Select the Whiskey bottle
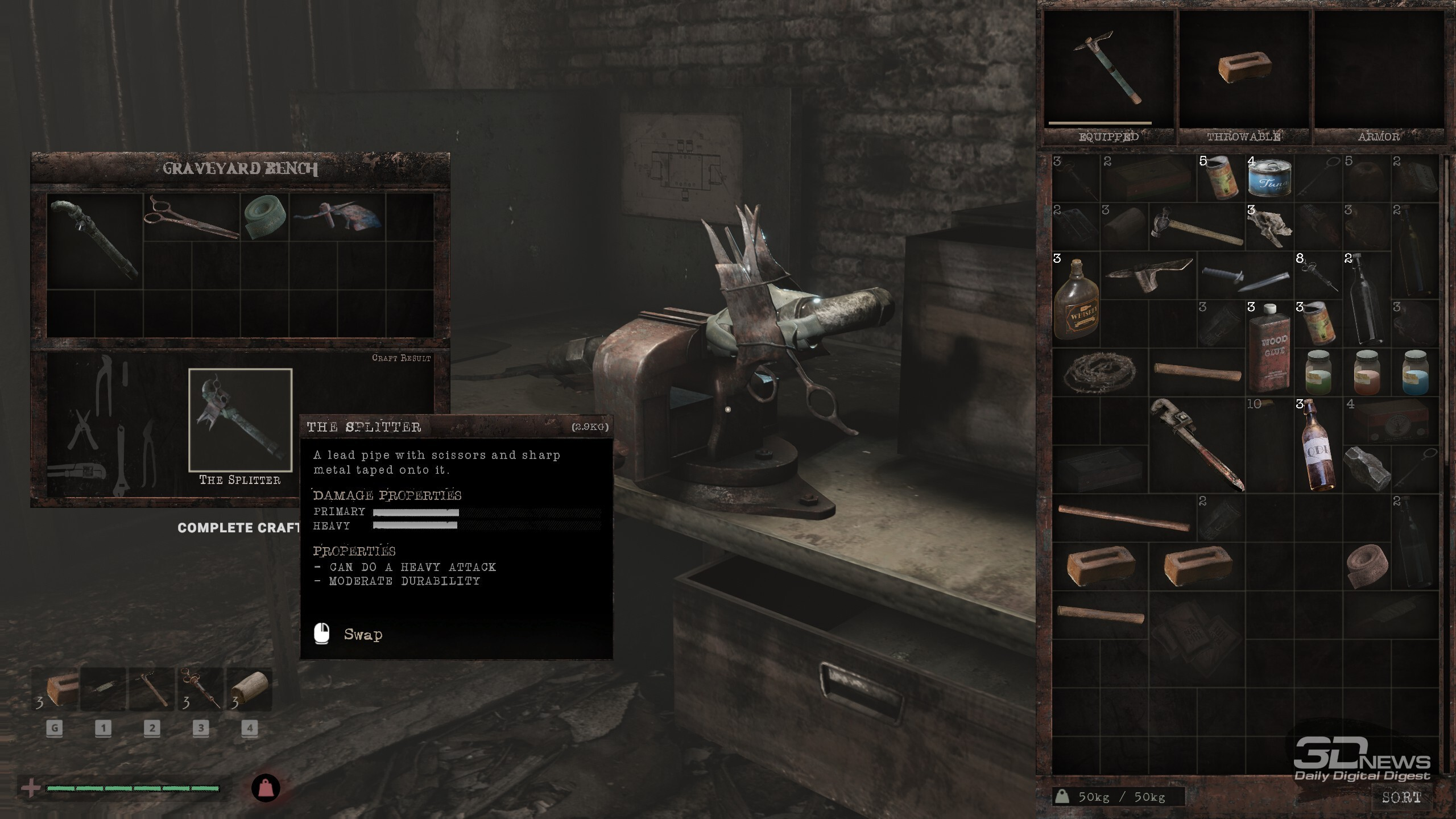This screenshot has height=819, width=1456. tap(1076, 300)
